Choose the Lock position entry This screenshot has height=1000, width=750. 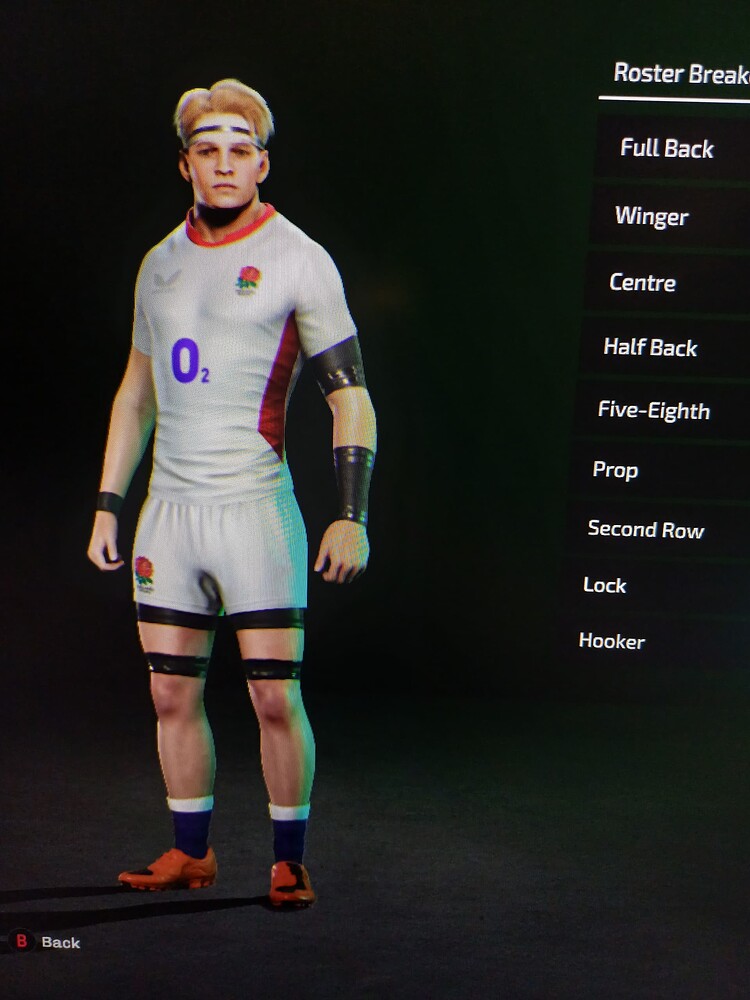click(x=605, y=585)
